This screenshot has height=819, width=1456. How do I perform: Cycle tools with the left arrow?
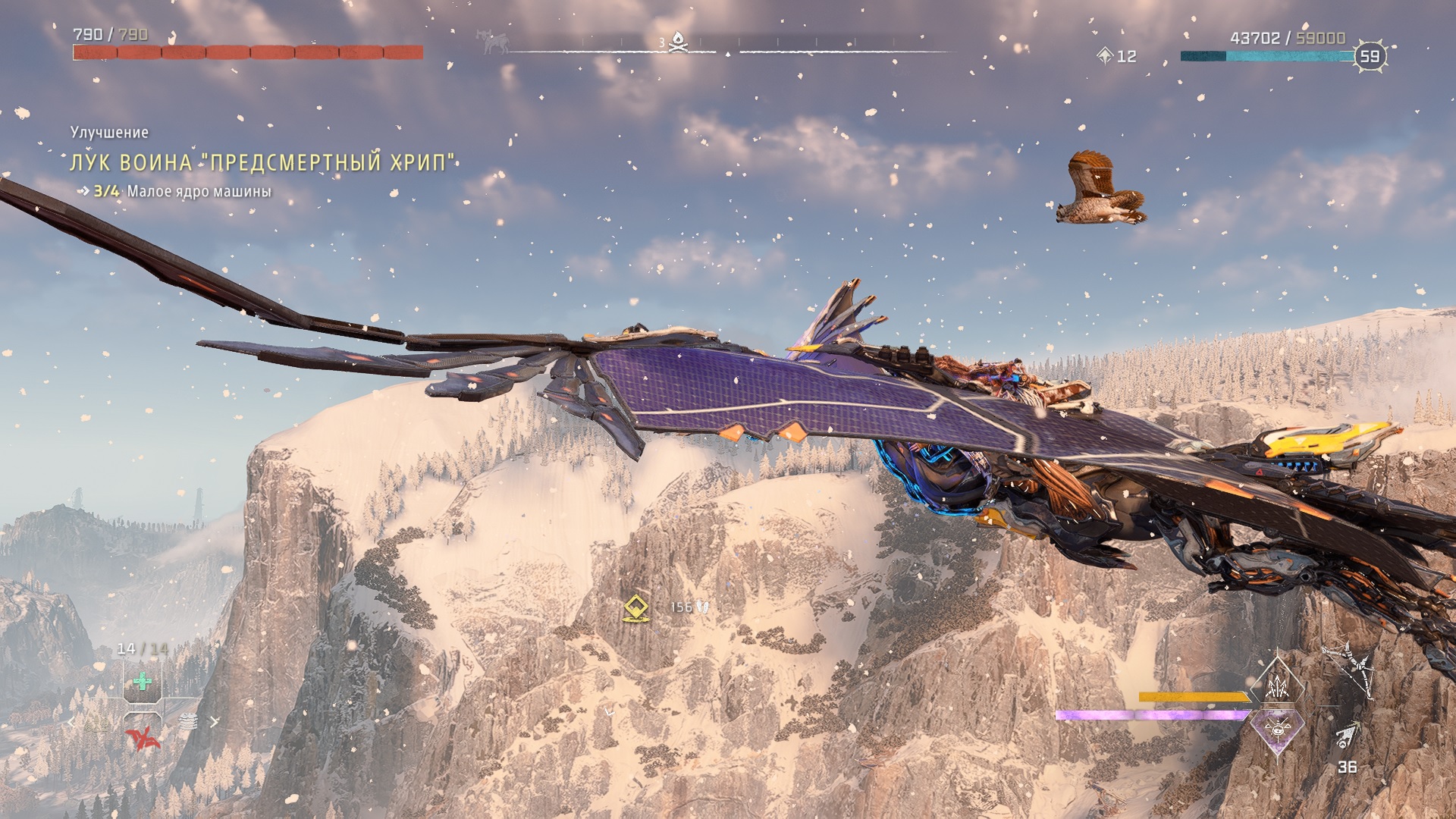[73, 722]
